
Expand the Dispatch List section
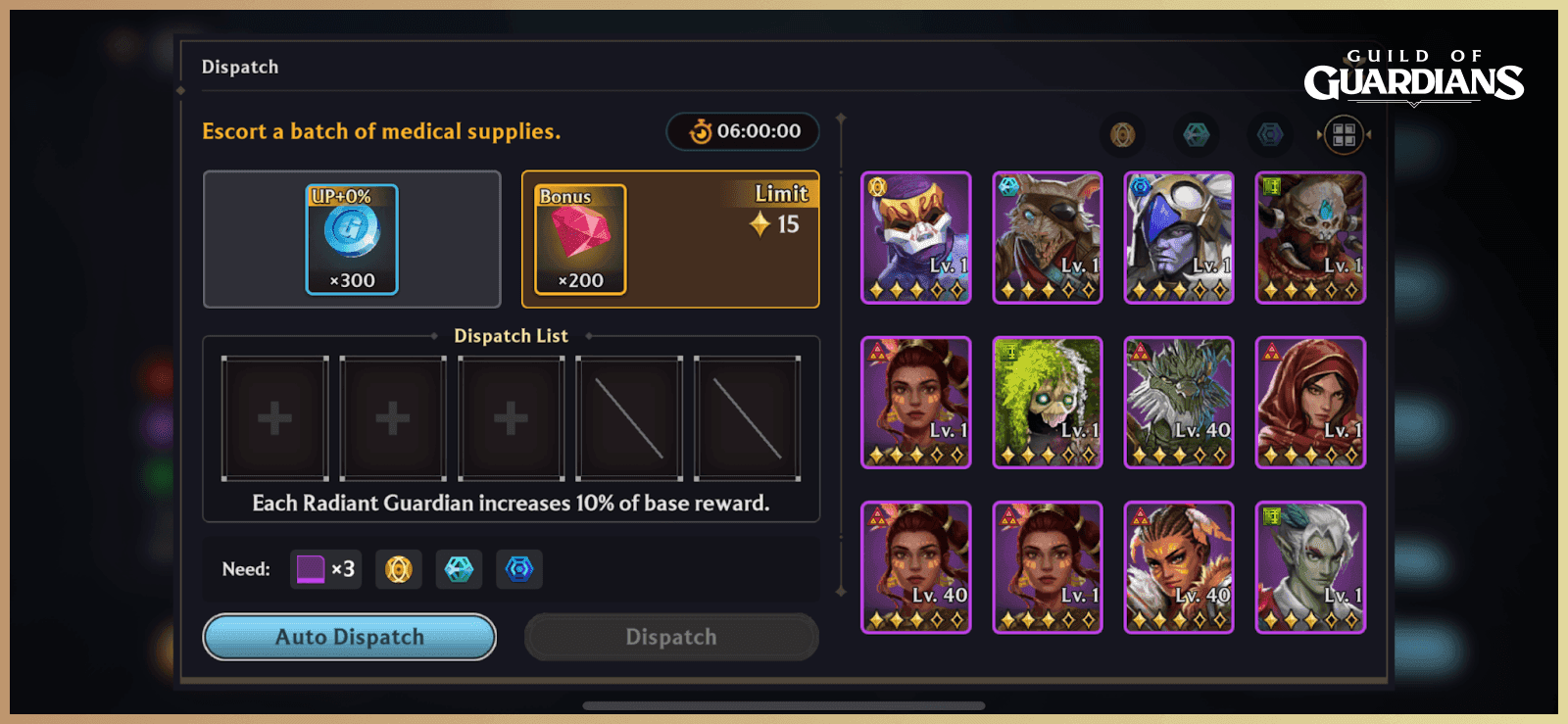pos(510,335)
